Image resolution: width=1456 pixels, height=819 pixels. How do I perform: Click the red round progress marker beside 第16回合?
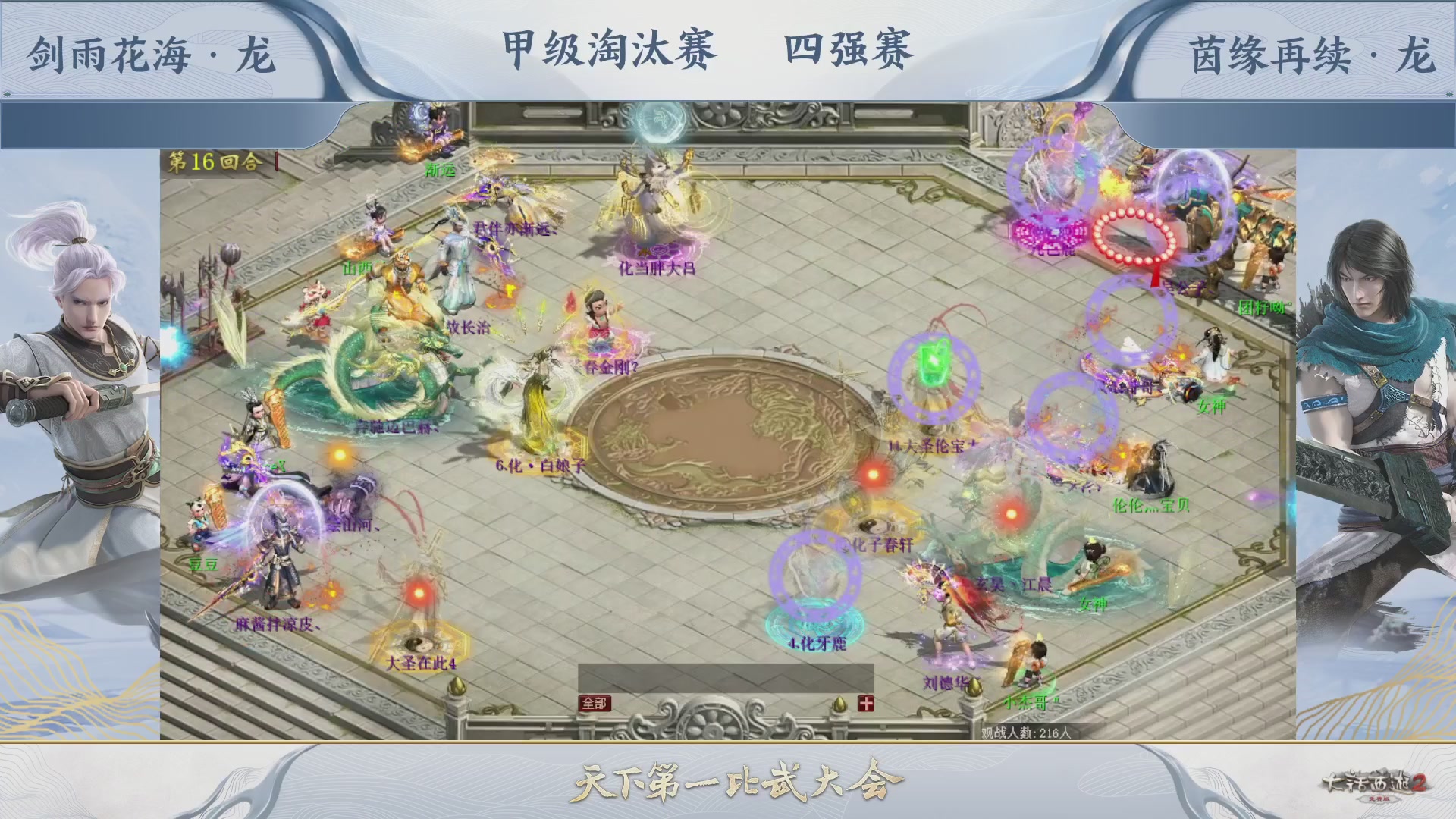click(x=276, y=162)
